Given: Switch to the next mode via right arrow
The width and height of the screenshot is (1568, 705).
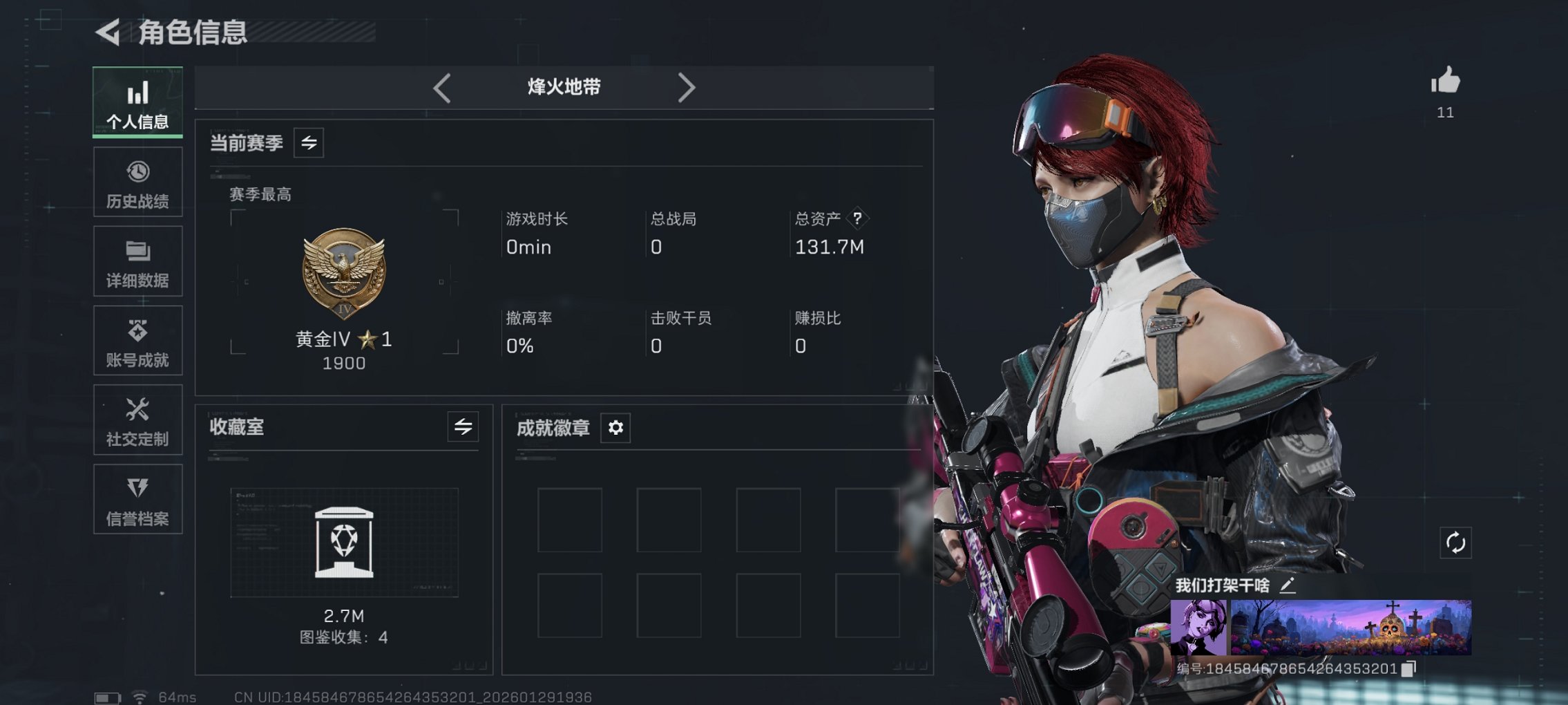Looking at the screenshot, I should (687, 88).
